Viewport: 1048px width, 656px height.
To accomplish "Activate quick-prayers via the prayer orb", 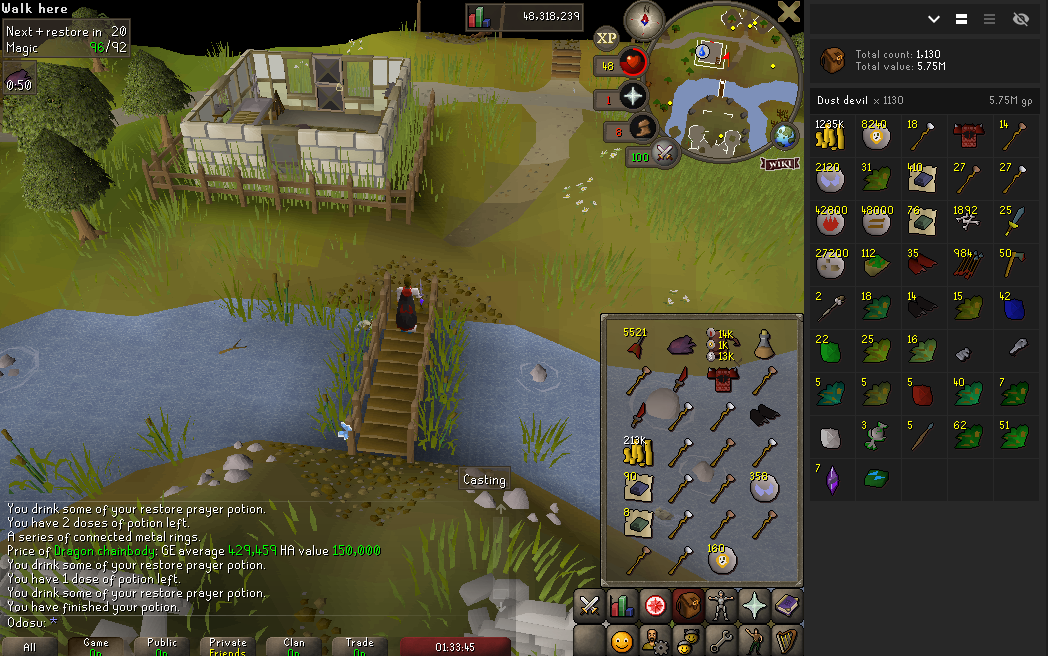I will [x=633, y=97].
